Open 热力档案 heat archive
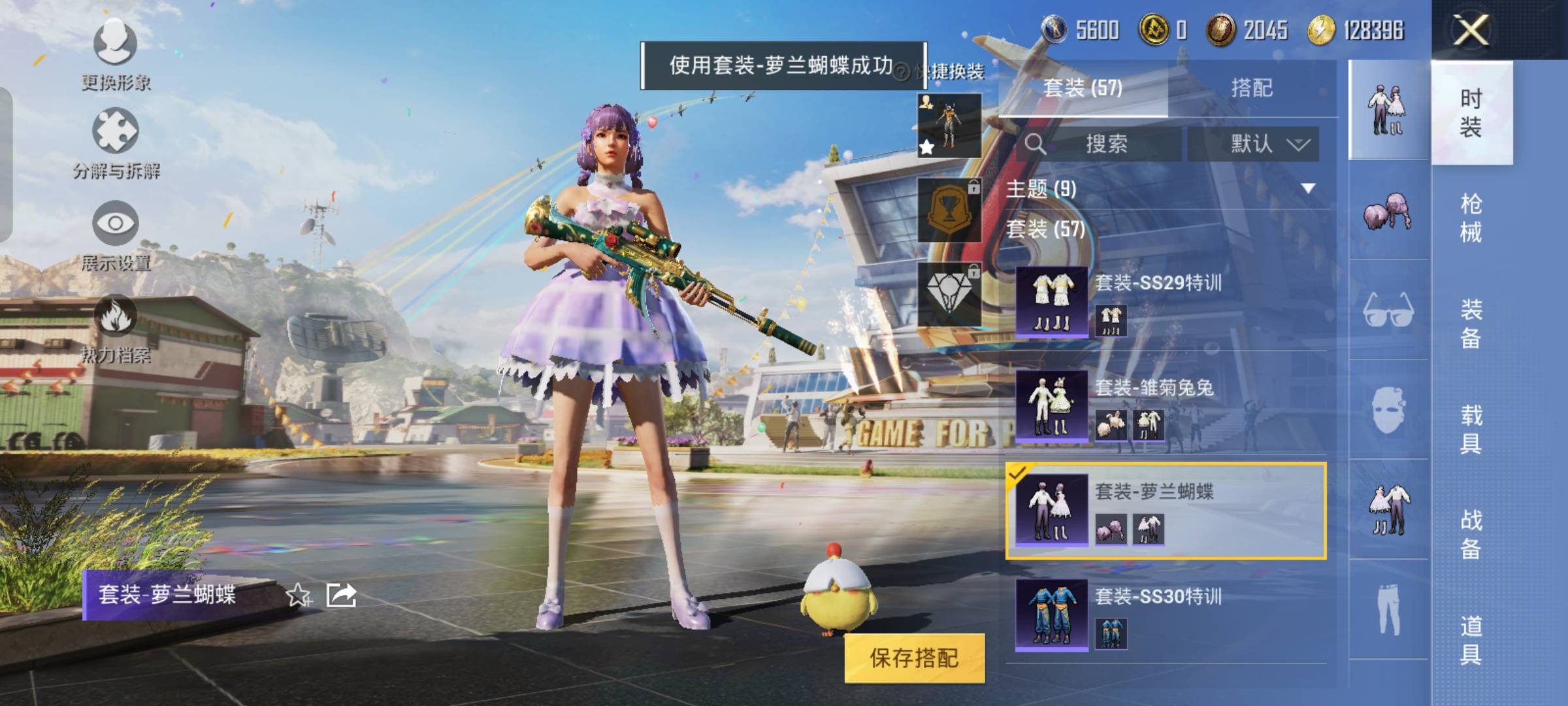The width and height of the screenshot is (1568, 706). point(116,328)
